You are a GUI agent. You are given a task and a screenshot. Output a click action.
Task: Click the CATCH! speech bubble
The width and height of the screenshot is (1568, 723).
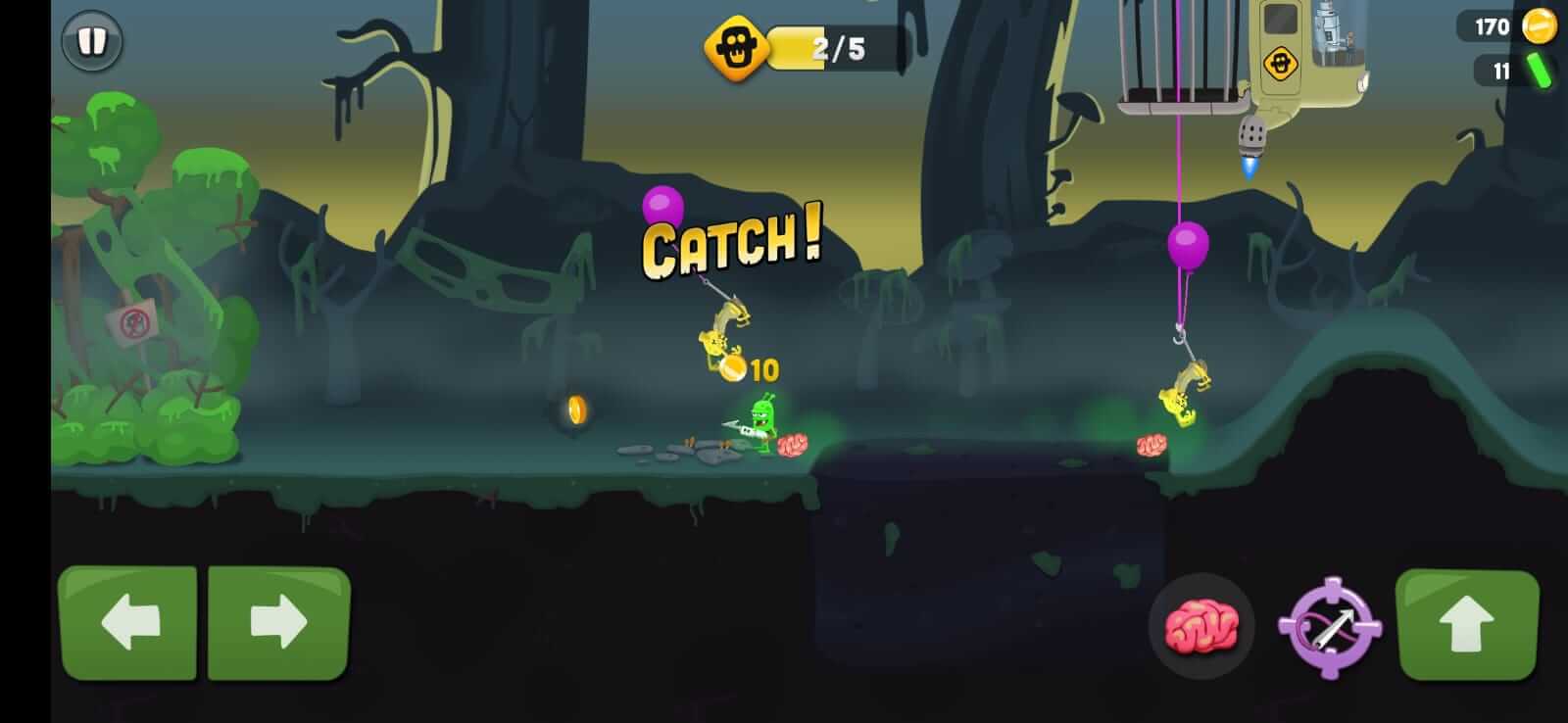tap(730, 240)
